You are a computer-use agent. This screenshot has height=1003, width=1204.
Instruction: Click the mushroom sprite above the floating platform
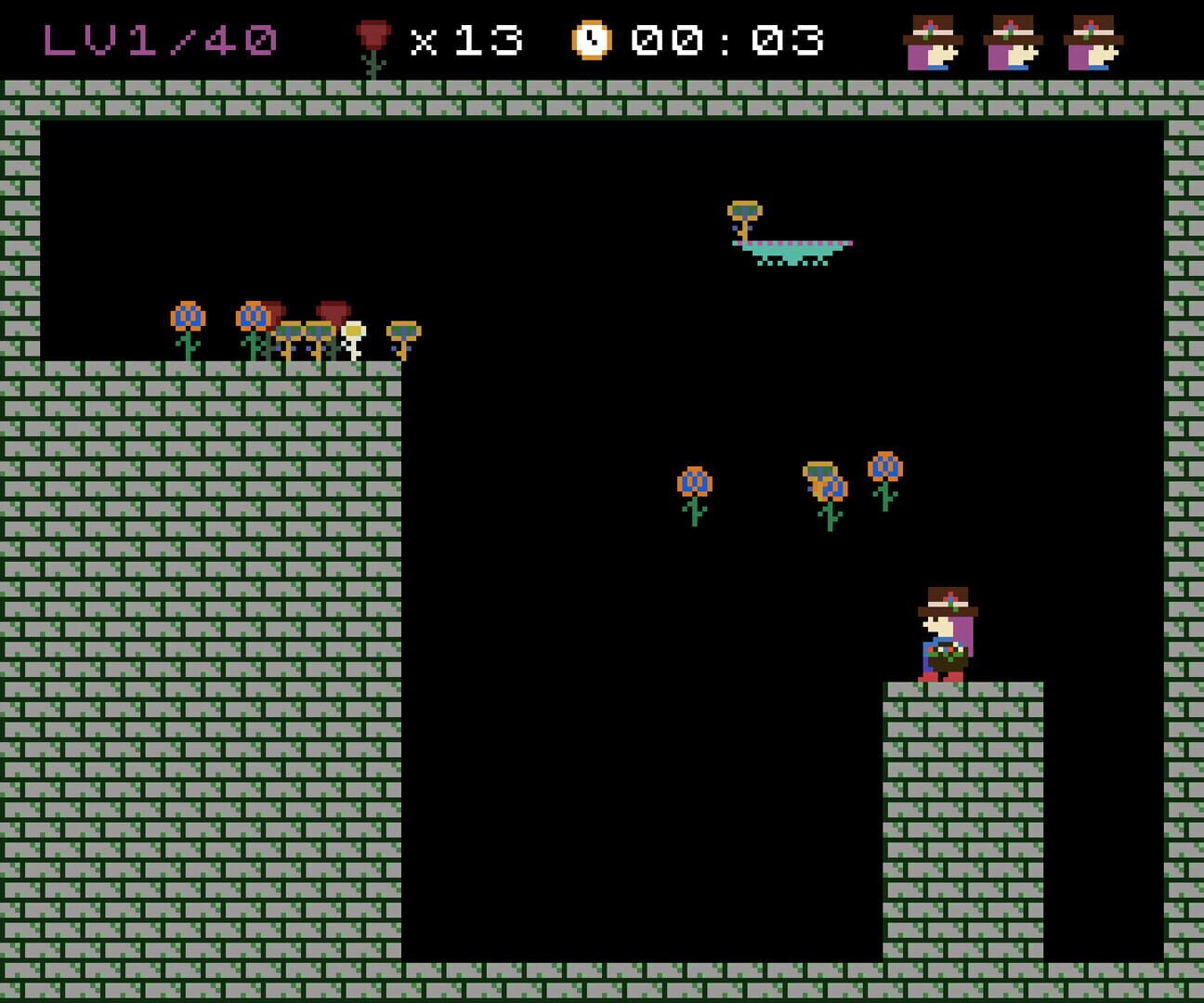(x=746, y=212)
